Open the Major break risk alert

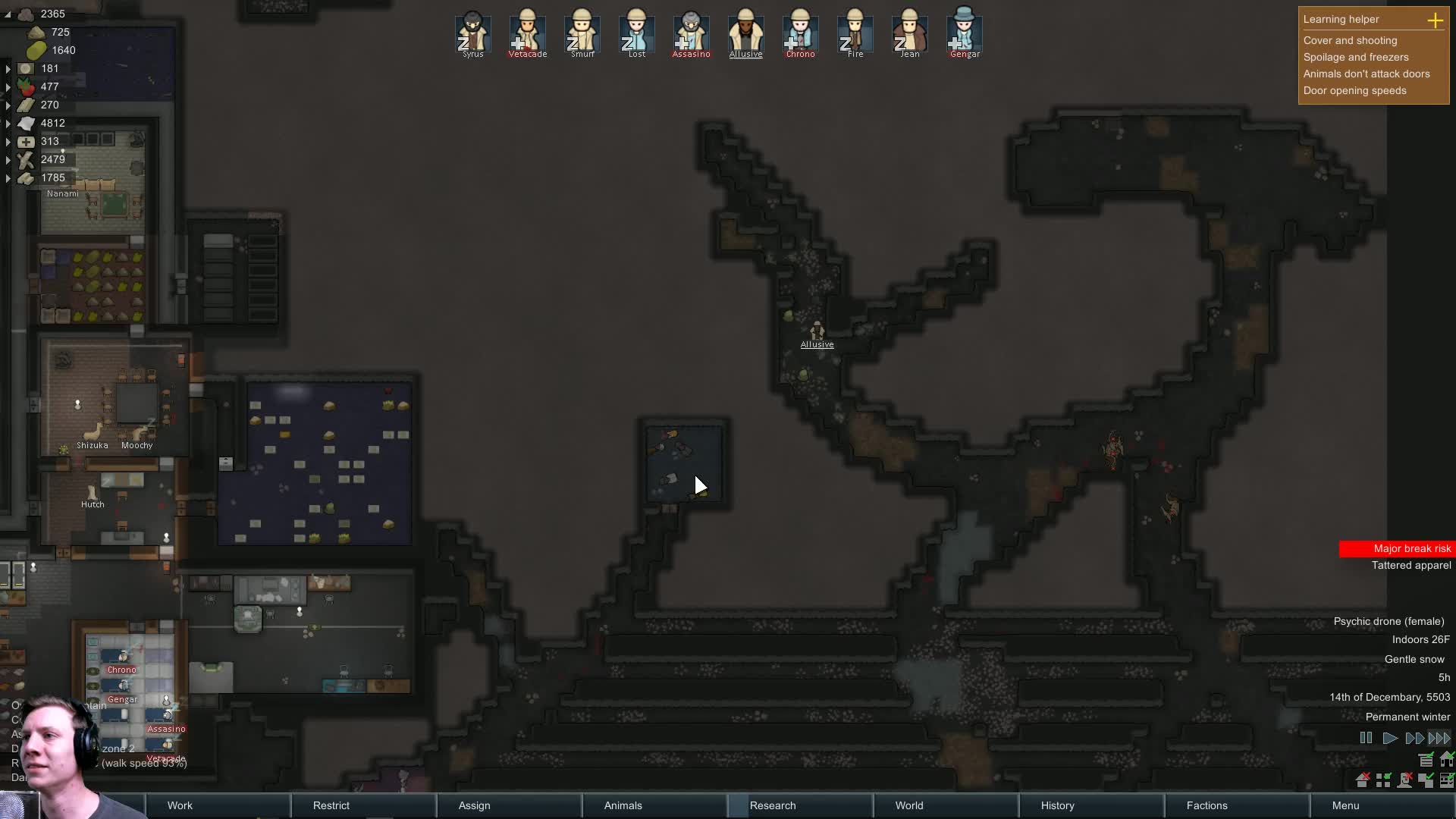1397,548
